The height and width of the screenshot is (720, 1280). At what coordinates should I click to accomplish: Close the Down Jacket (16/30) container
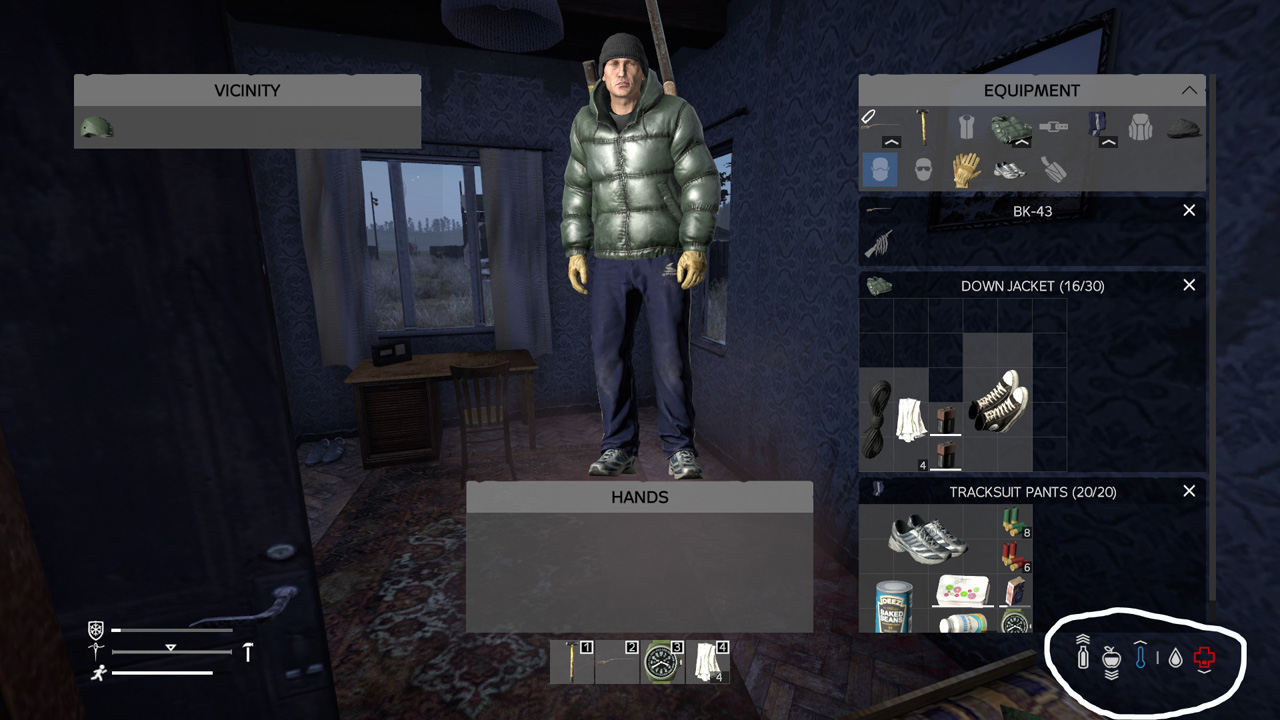(x=1189, y=285)
